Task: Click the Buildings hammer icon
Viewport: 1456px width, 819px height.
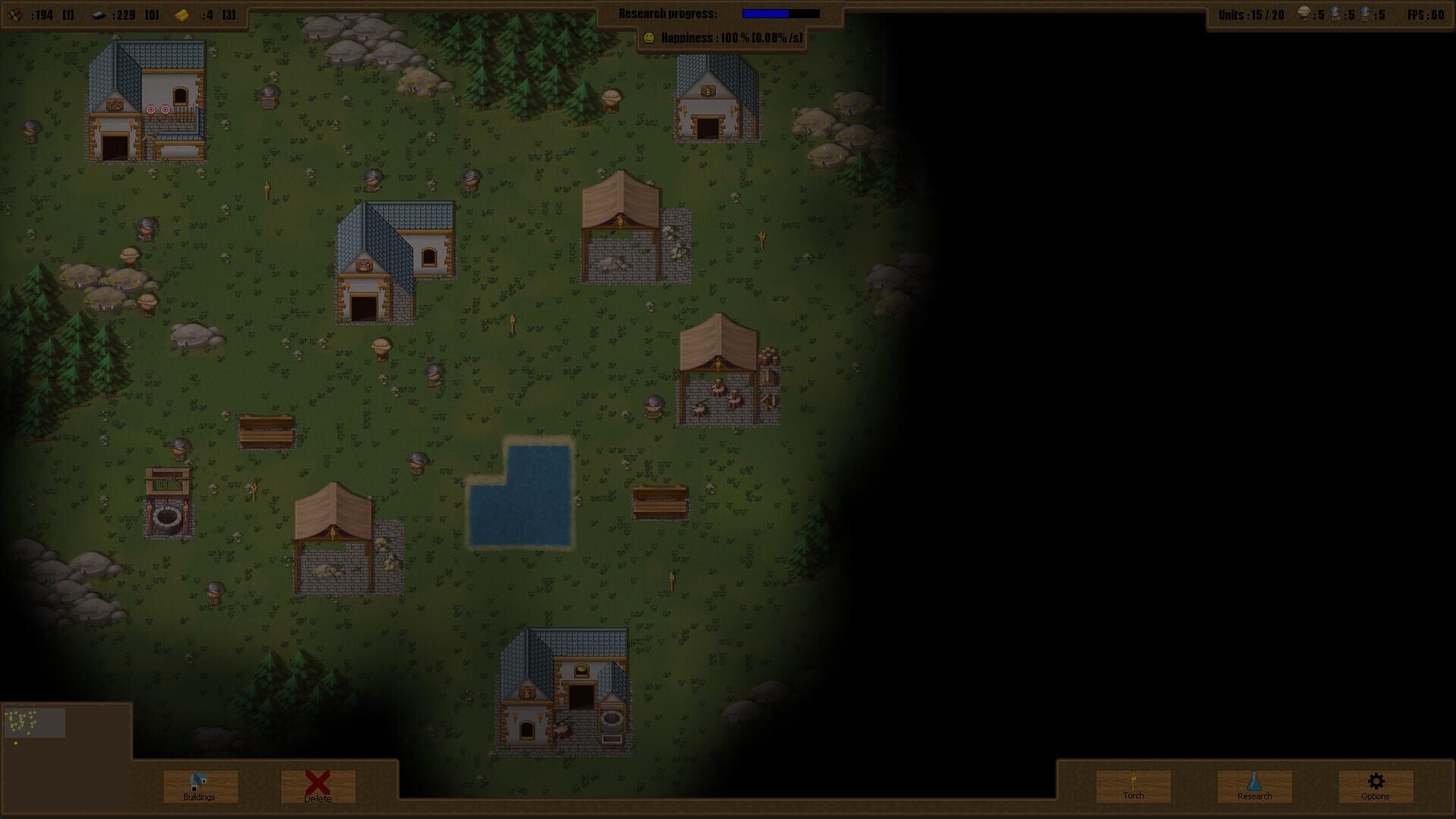Action: coord(199,780)
